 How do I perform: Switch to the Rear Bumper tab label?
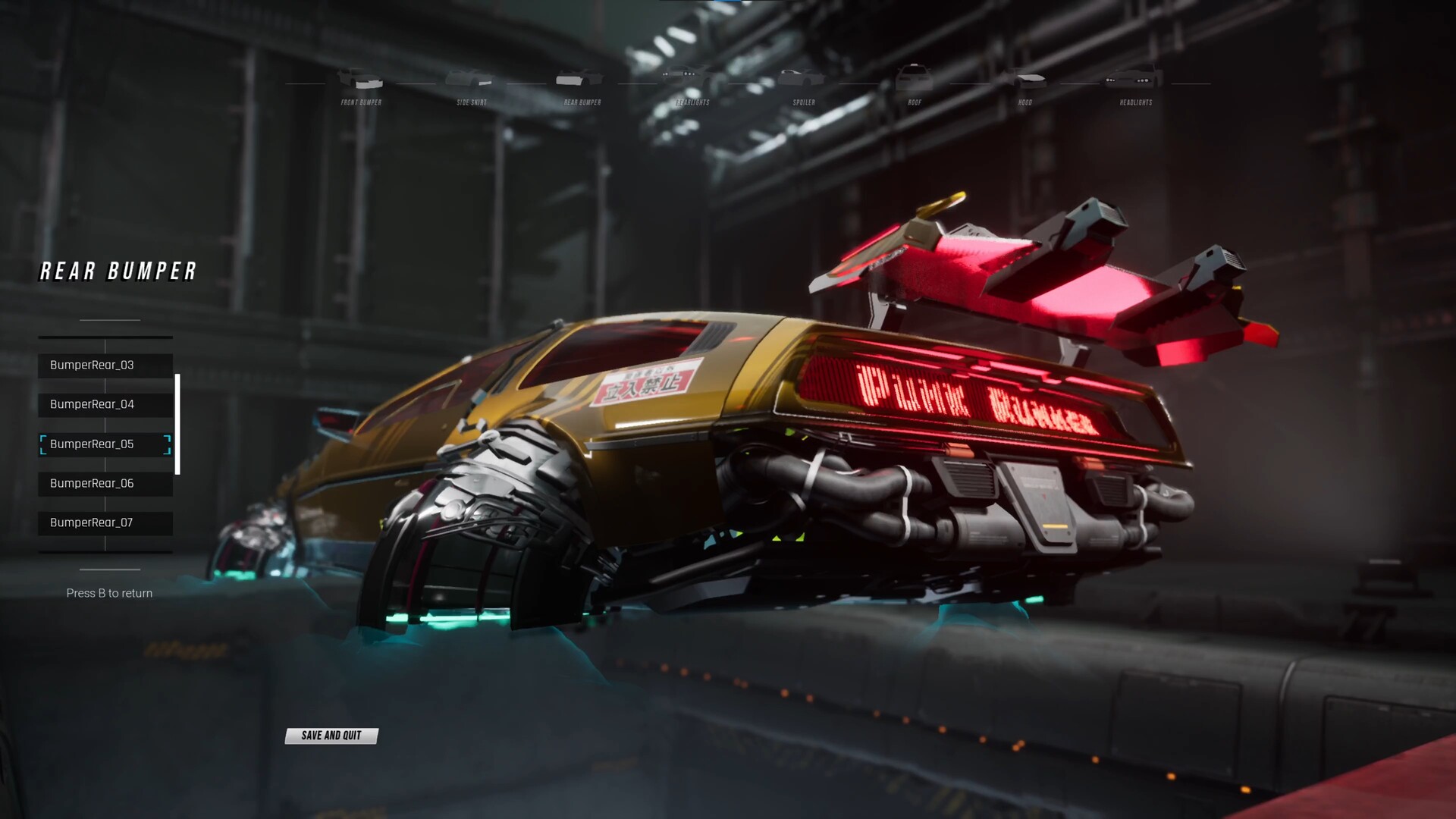click(x=580, y=101)
